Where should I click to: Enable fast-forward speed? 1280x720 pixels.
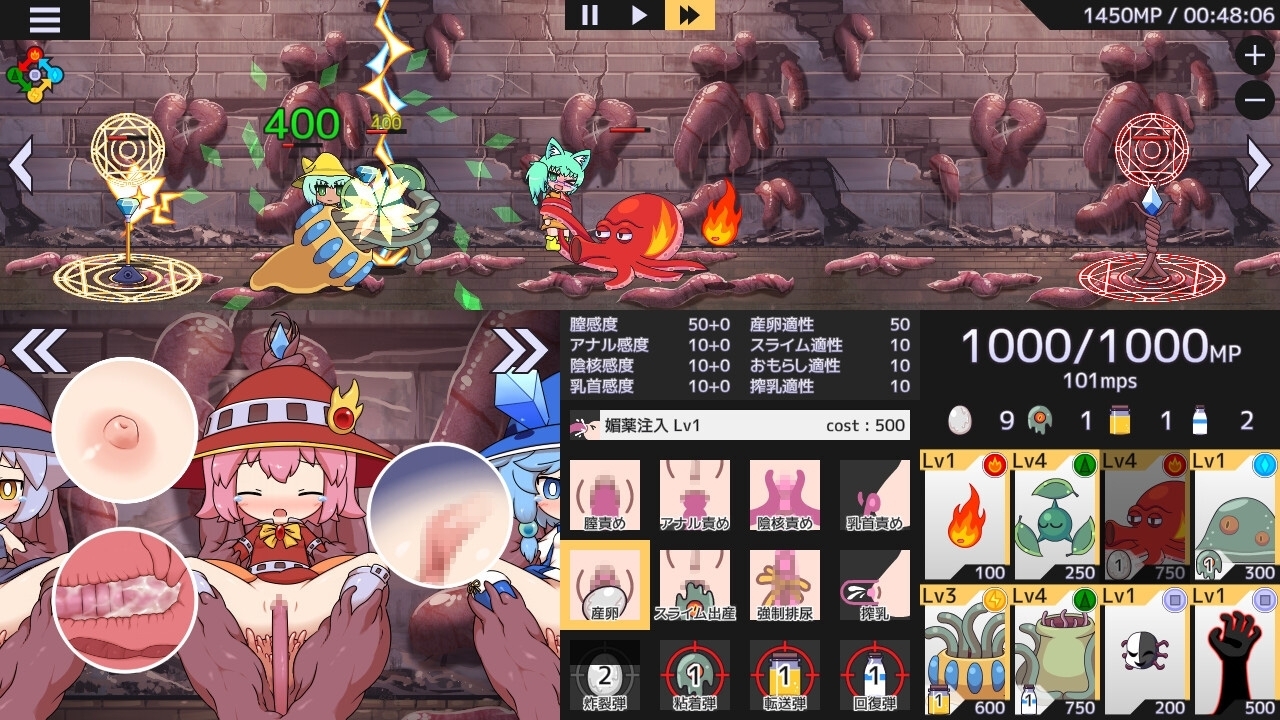[x=689, y=16]
